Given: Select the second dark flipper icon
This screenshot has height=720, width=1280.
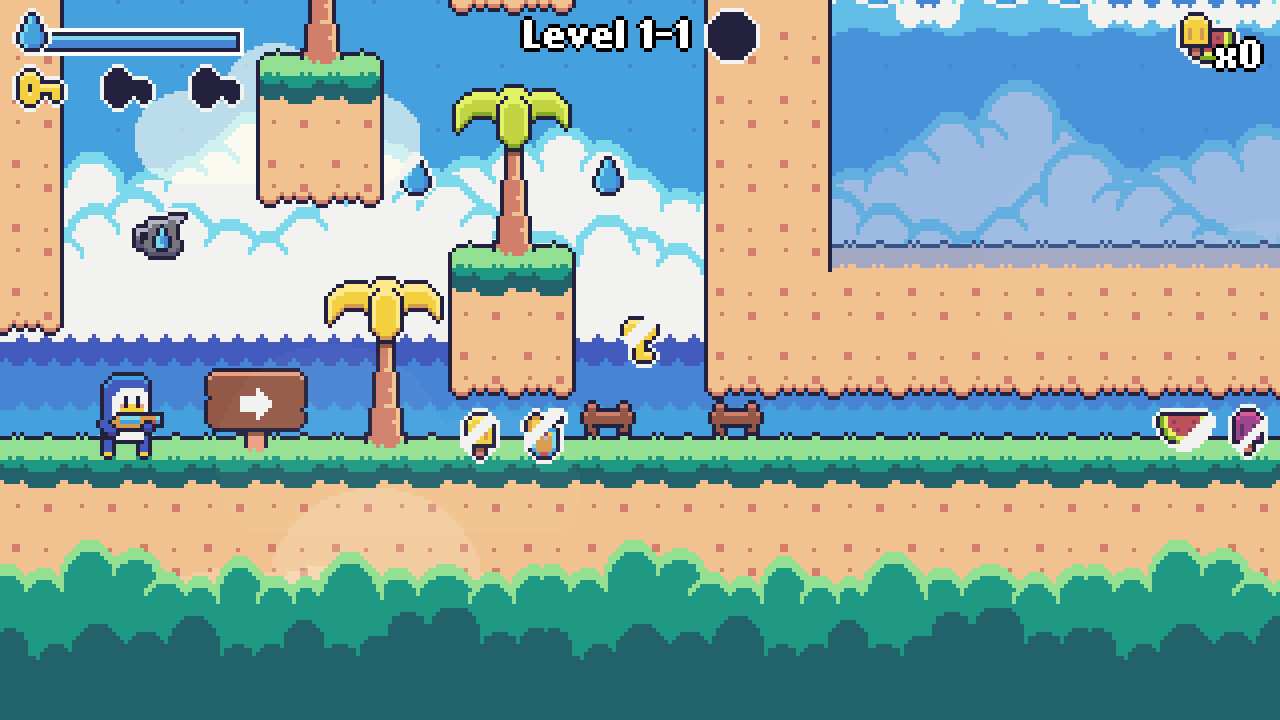Looking at the screenshot, I should click(x=215, y=88).
